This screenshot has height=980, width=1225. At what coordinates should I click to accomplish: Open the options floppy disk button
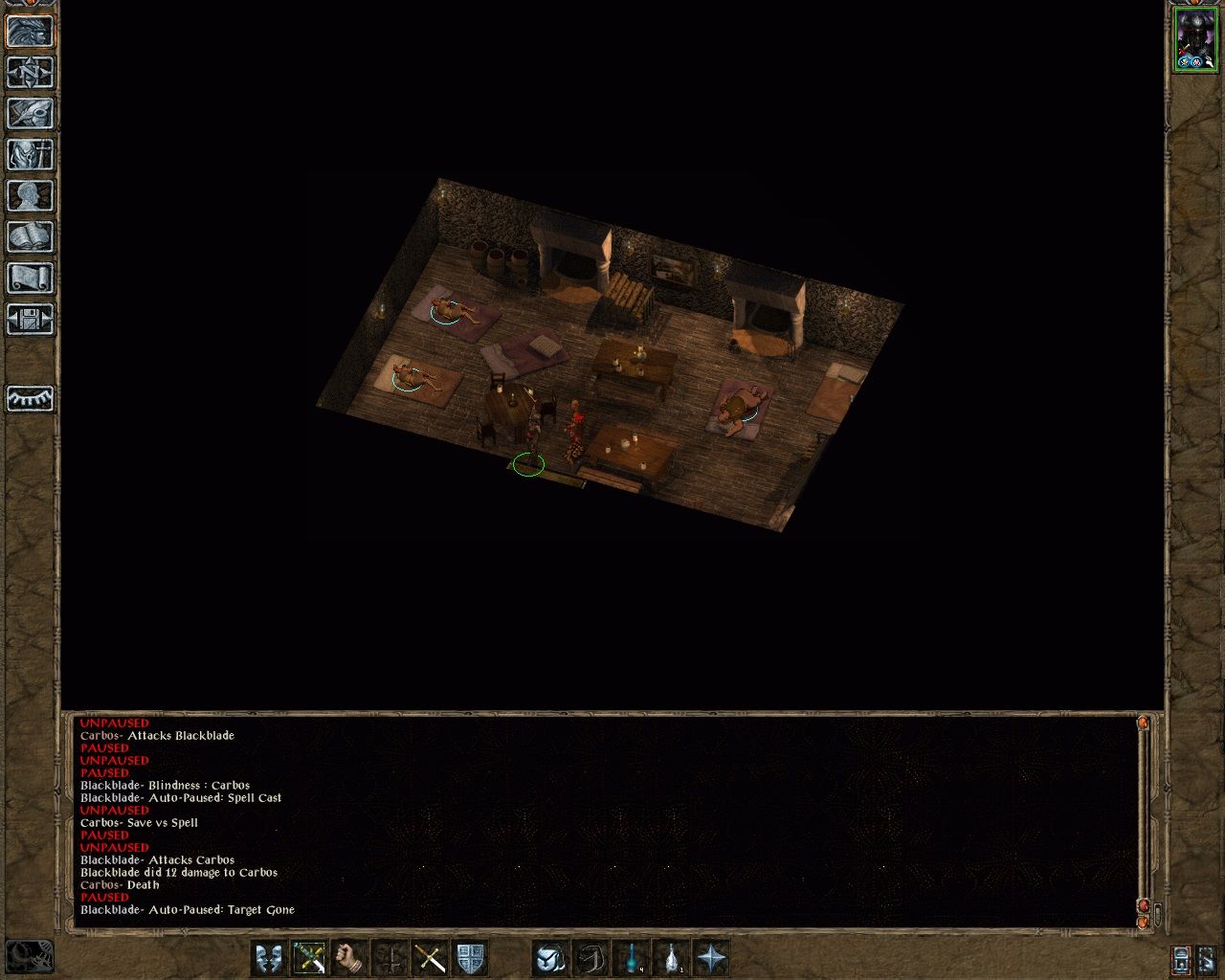point(30,320)
